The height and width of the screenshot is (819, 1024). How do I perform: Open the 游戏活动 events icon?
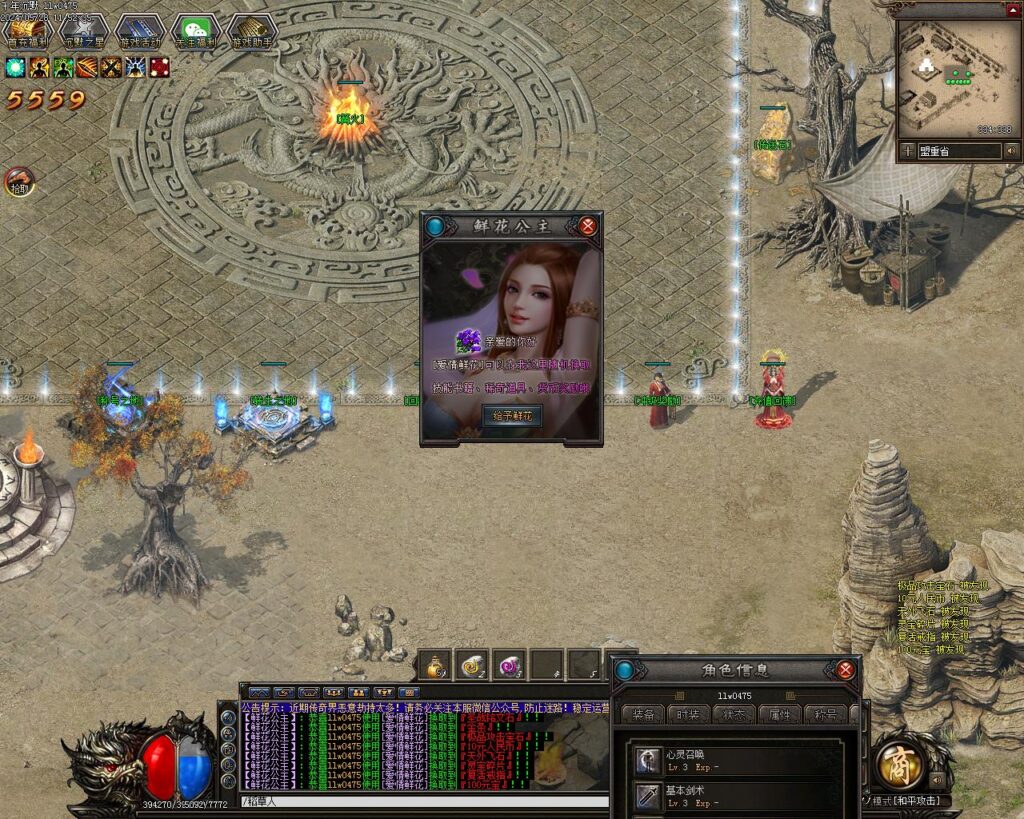pyautogui.click(x=140, y=32)
